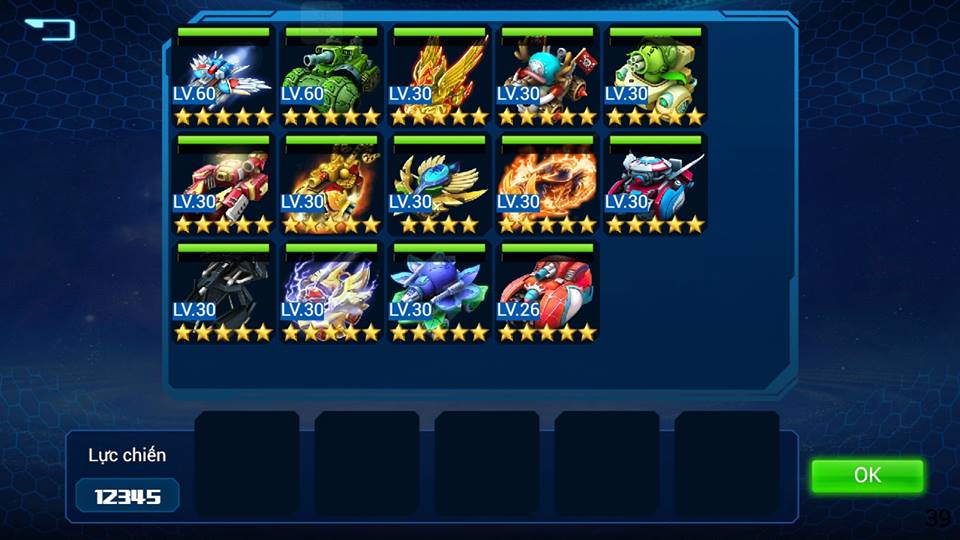This screenshot has height=540, width=960.
Task: Go back using the top-left arrow
Action: coord(51,29)
